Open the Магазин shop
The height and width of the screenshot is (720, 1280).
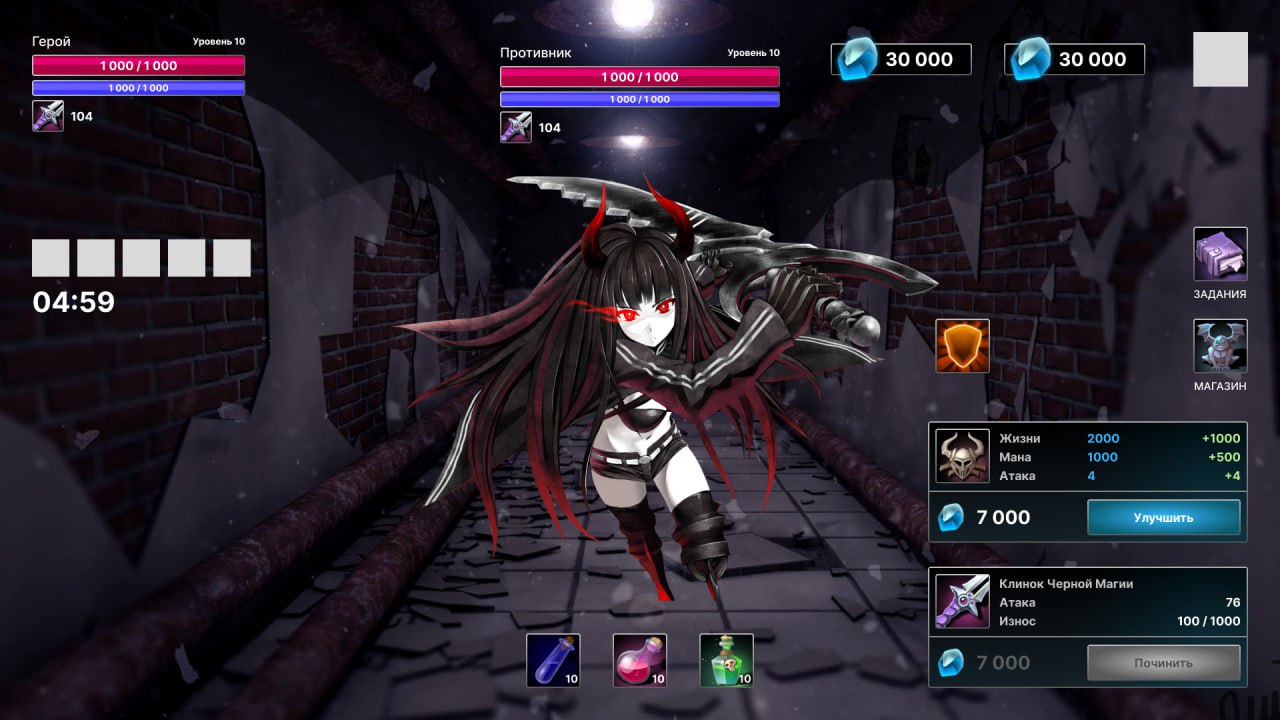[1220, 346]
